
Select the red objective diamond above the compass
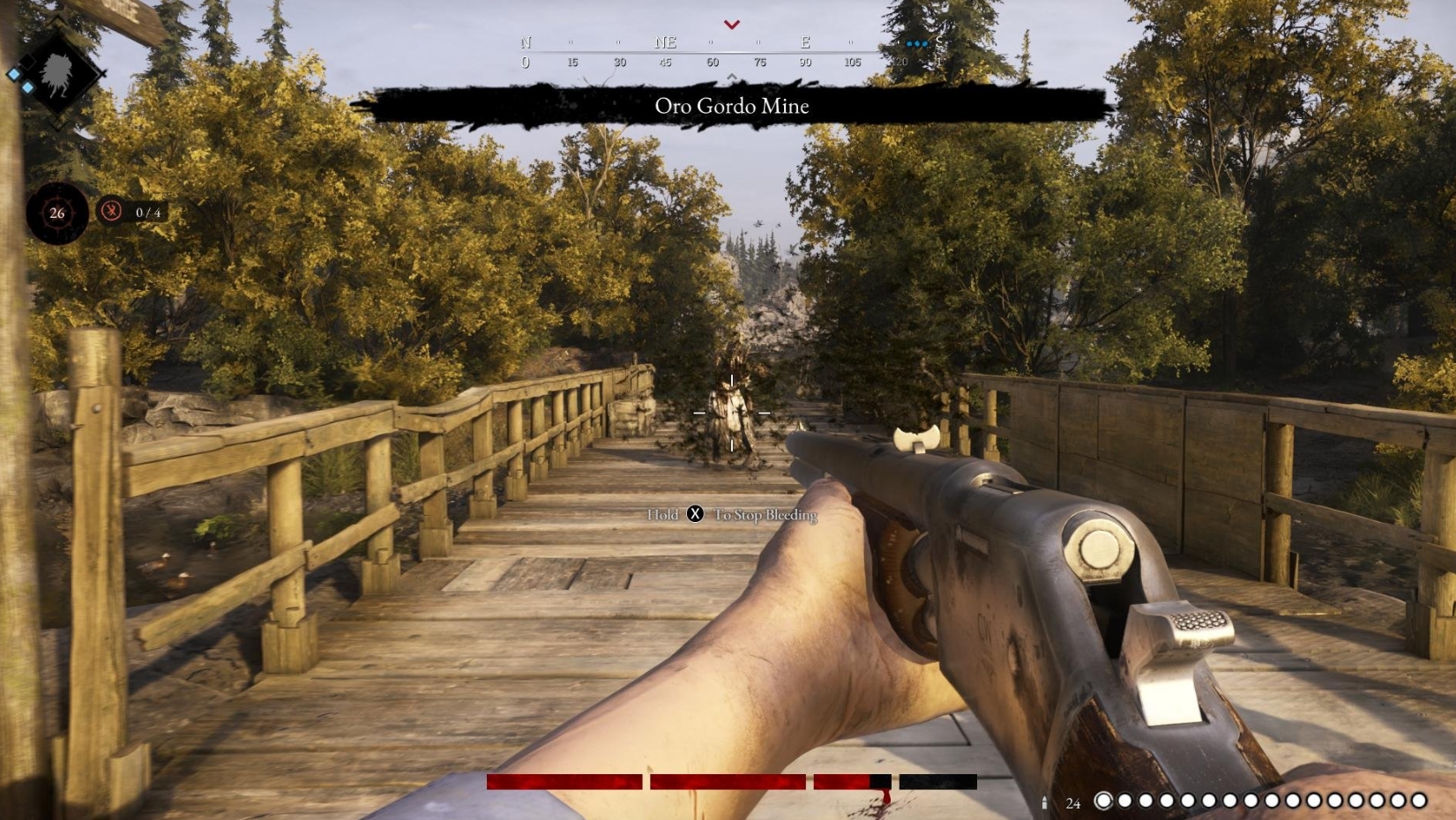731,25
